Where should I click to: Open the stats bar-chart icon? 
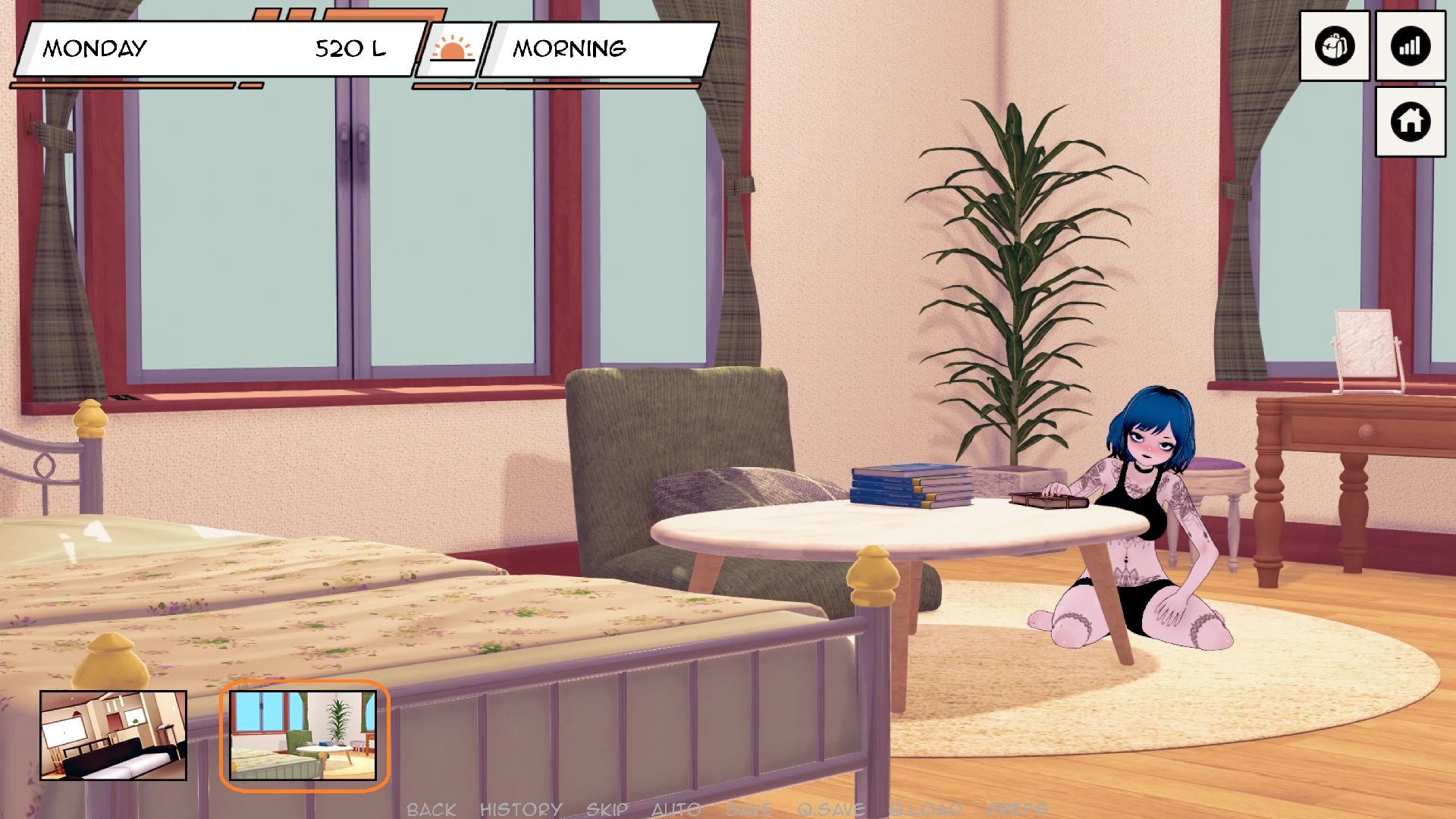pyautogui.click(x=1410, y=46)
